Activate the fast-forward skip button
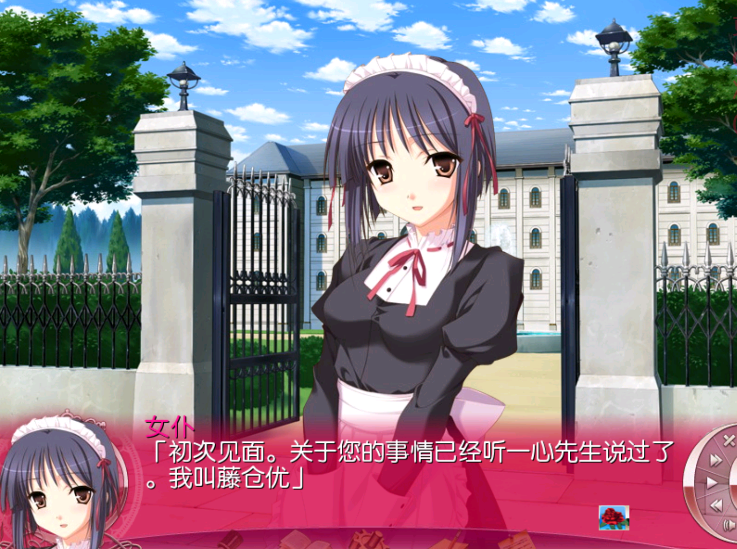This screenshot has width=737, height=549. tap(716, 459)
